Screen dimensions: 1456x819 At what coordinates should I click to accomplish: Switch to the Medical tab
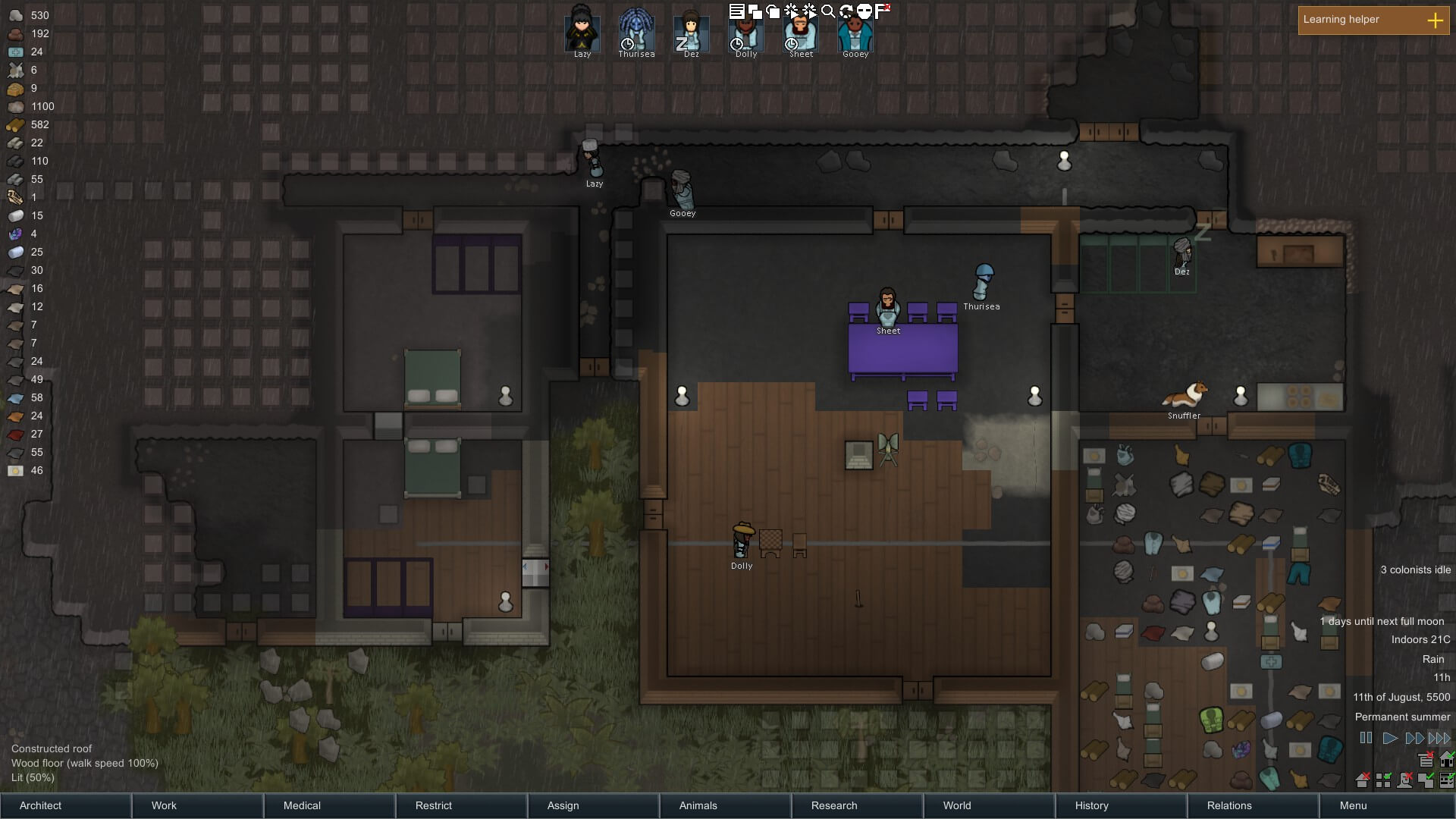[329, 805]
